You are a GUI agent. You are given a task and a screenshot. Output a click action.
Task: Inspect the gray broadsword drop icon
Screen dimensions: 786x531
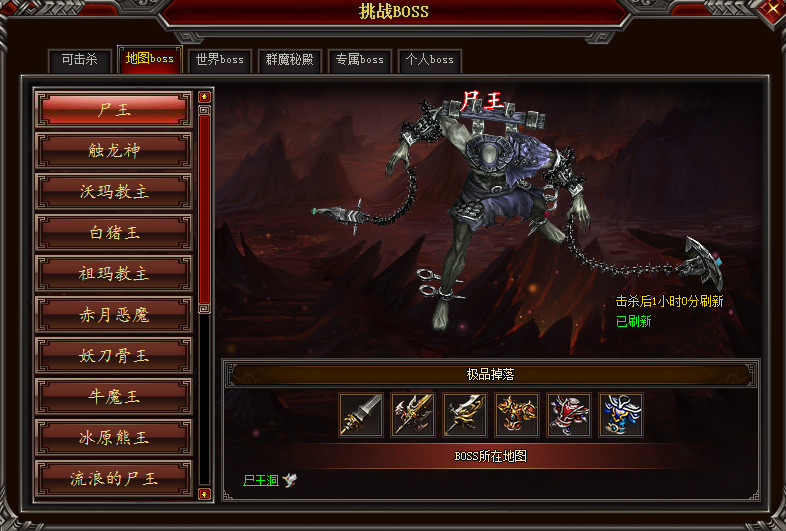click(x=361, y=414)
